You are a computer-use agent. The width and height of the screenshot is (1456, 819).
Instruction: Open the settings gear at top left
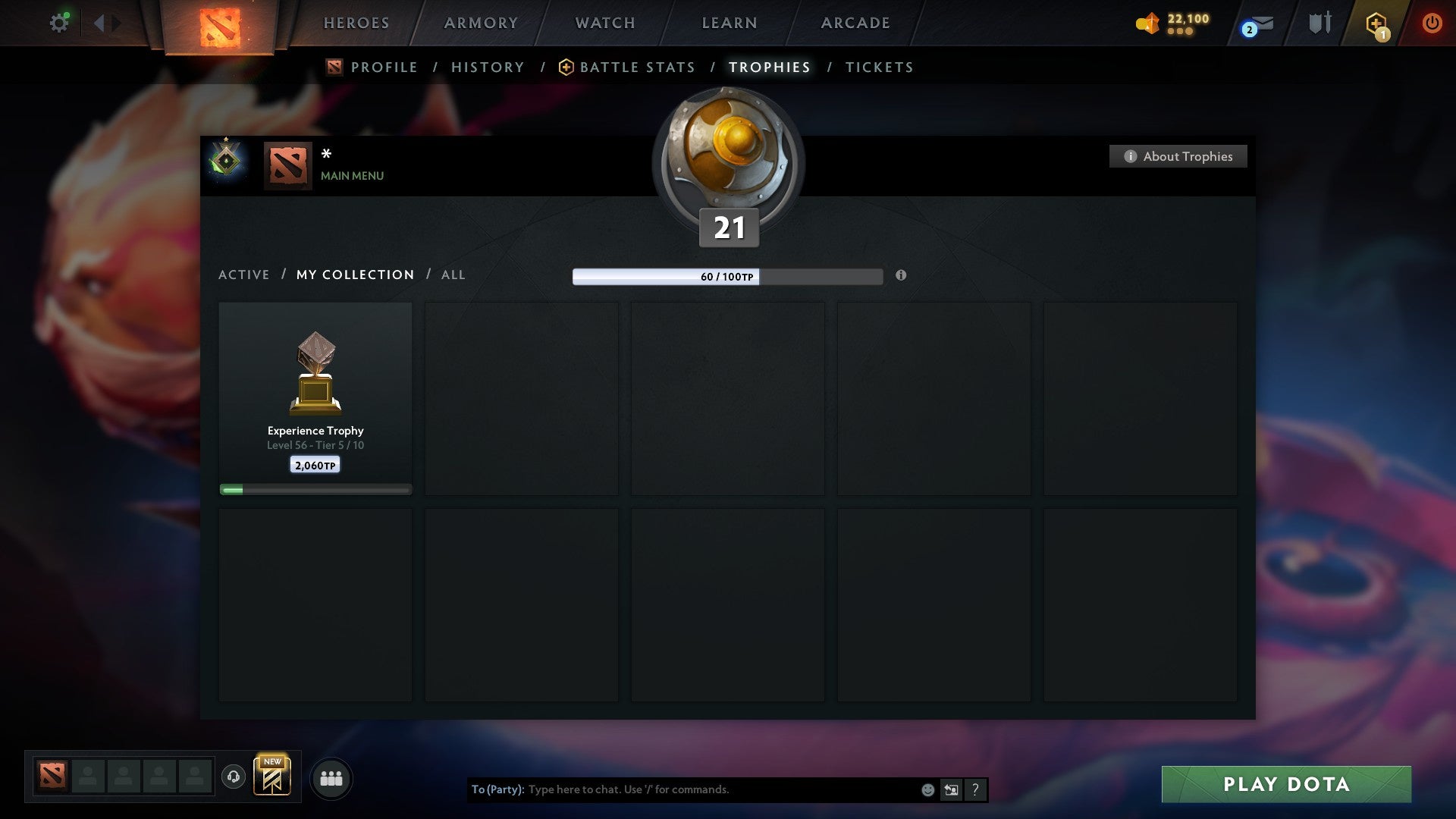[59, 22]
